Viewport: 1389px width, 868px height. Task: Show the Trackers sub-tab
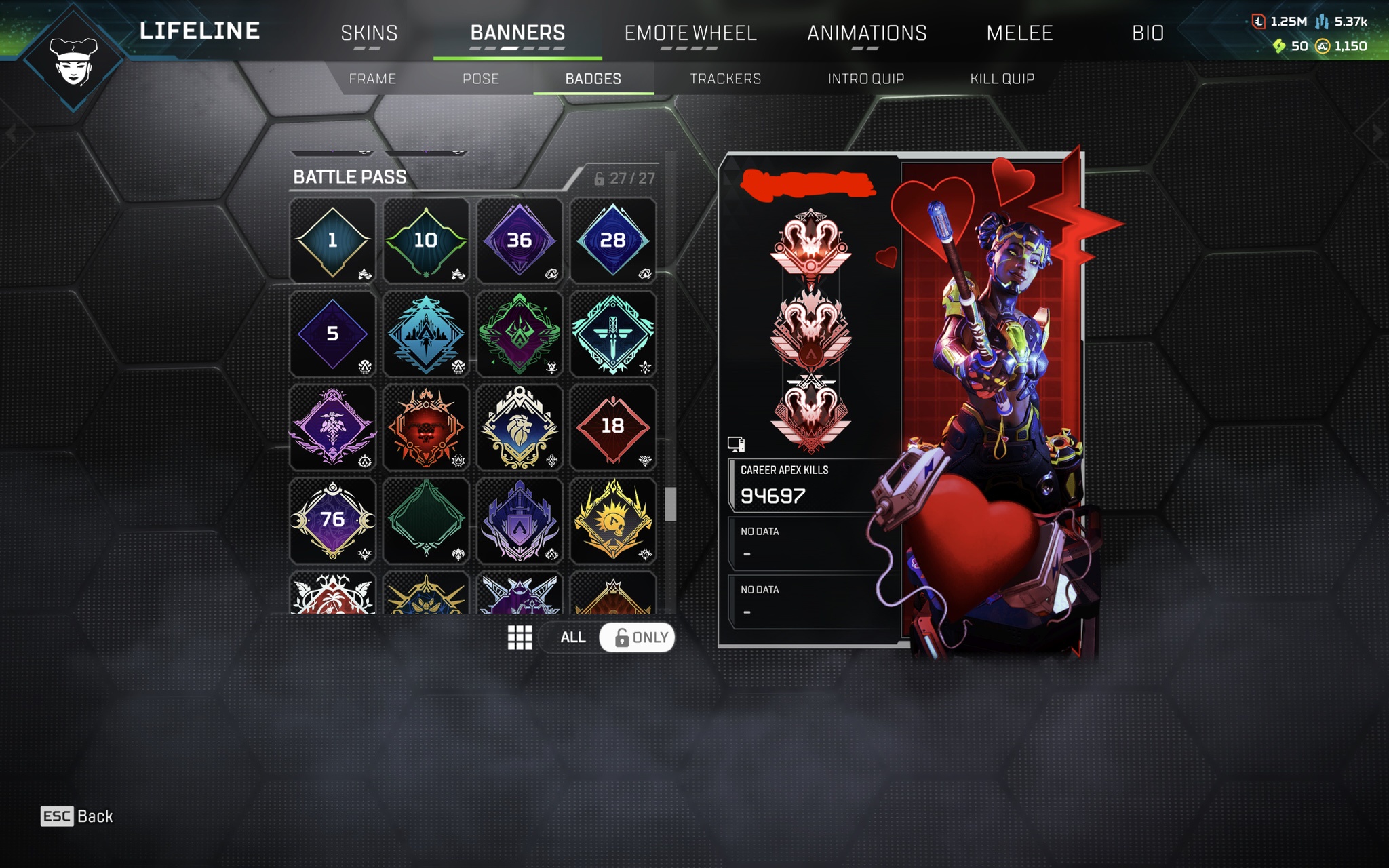[x=725, y=79]
